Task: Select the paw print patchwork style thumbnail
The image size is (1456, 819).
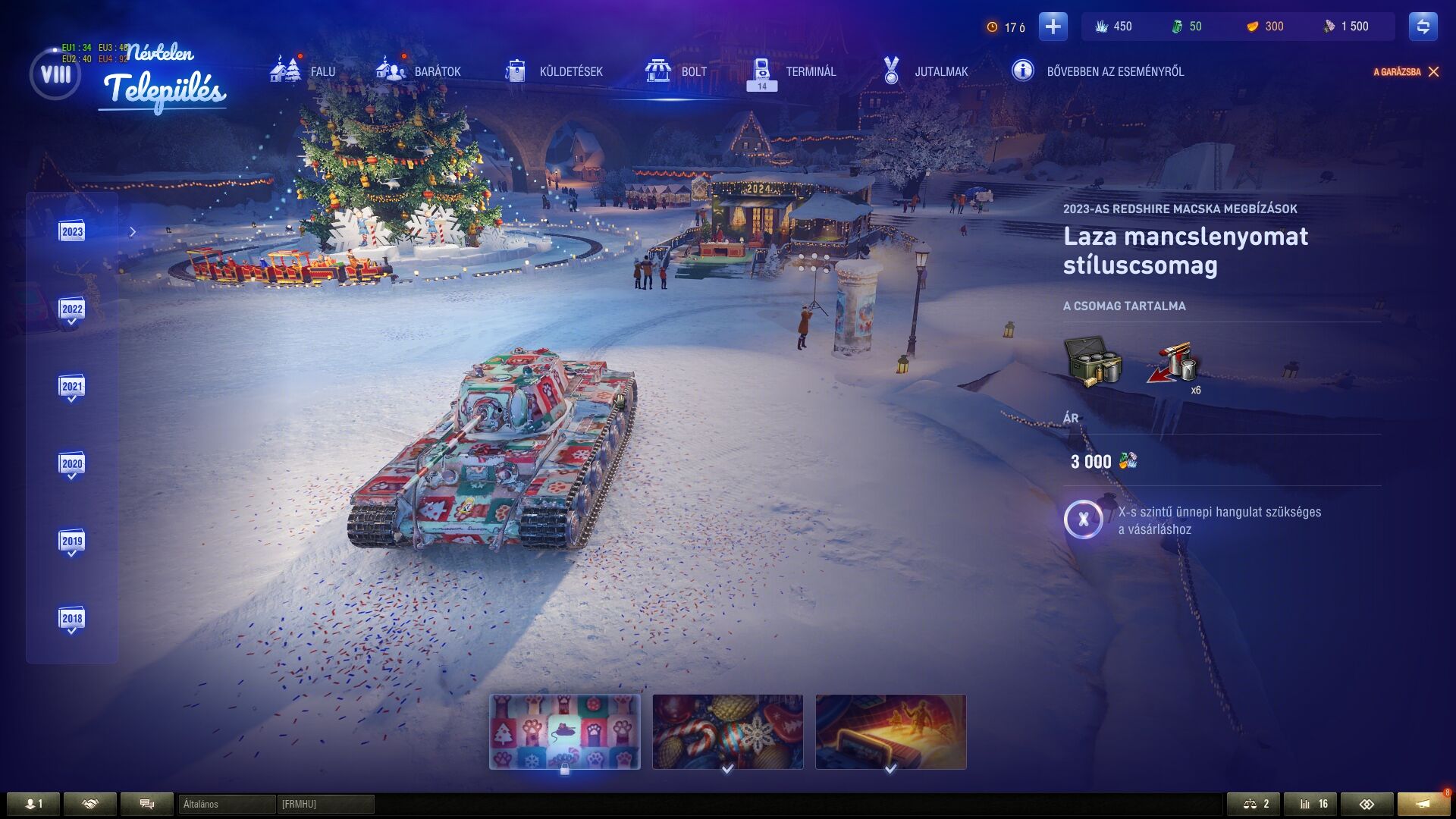Action: tap(565, 731)
